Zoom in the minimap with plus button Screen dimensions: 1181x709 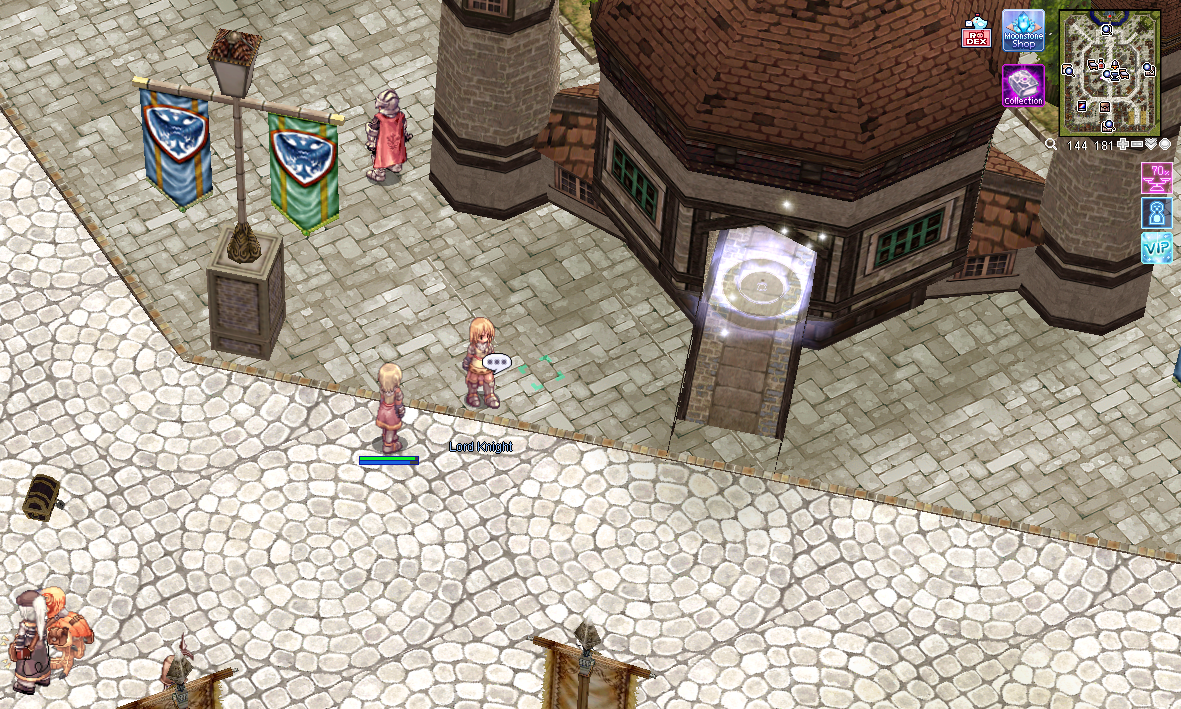coord(1124,145)
